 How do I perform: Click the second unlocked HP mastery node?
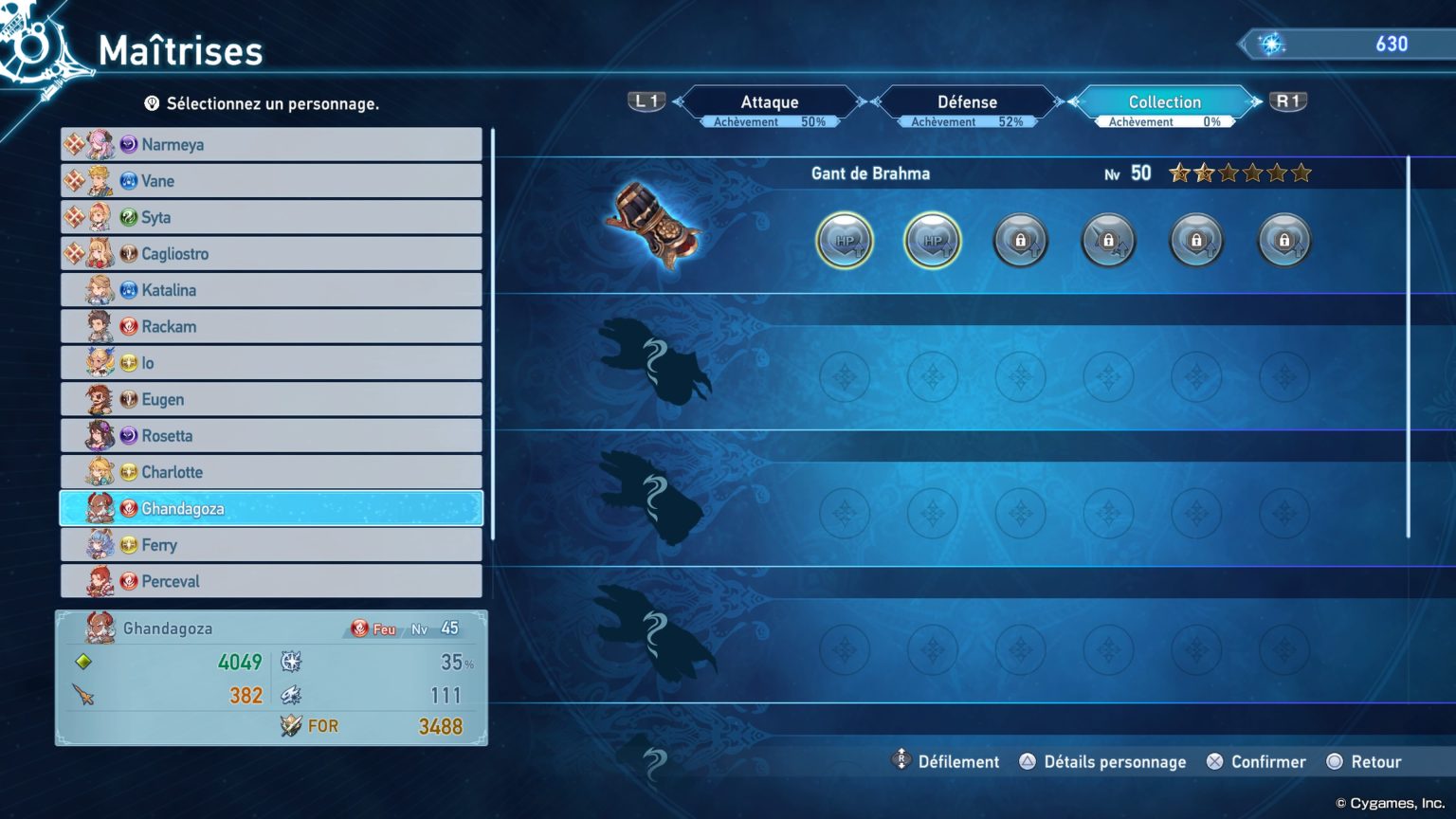[933, 241]
